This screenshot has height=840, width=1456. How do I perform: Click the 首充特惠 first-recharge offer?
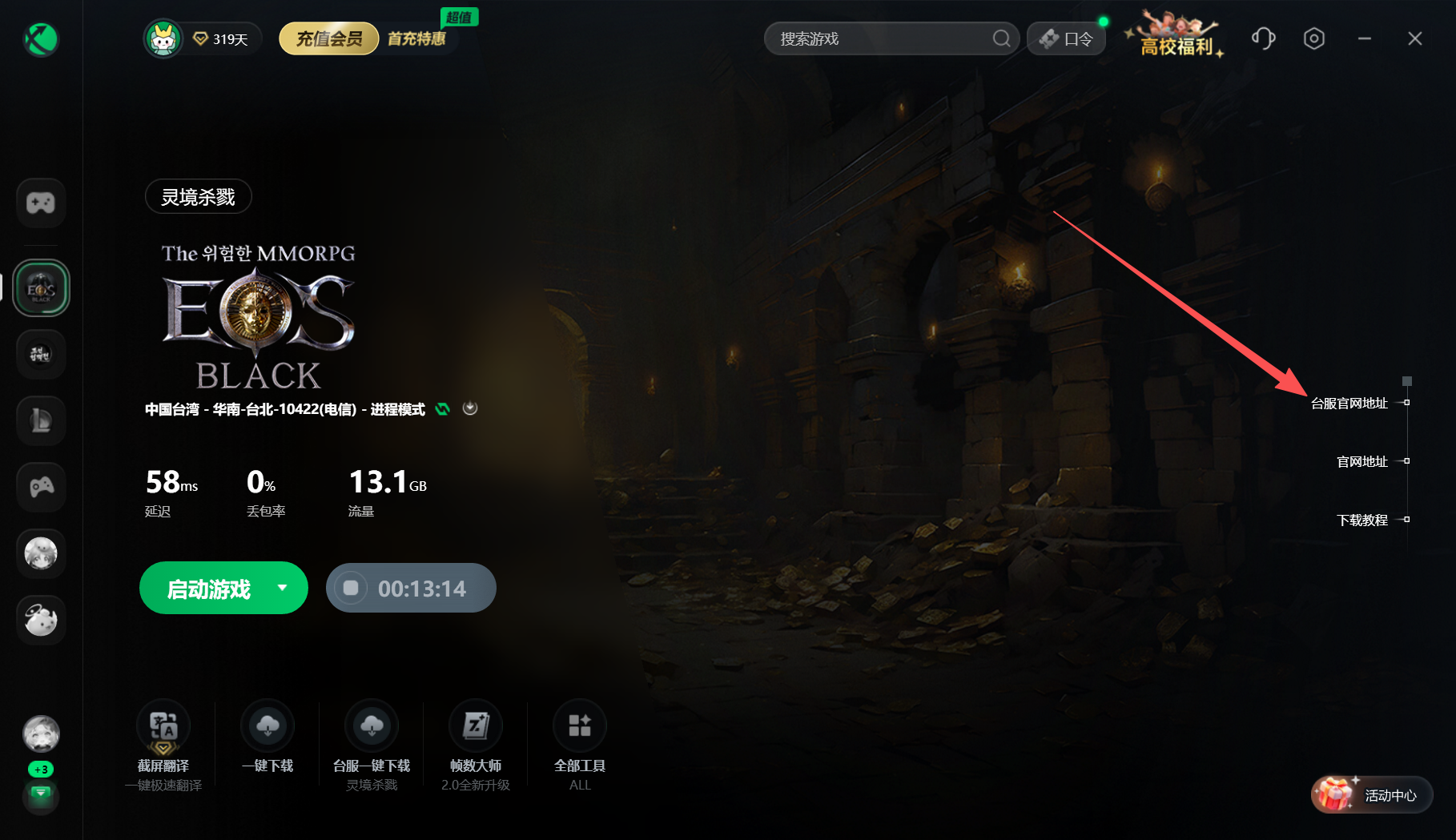click(x=416, y=38)
